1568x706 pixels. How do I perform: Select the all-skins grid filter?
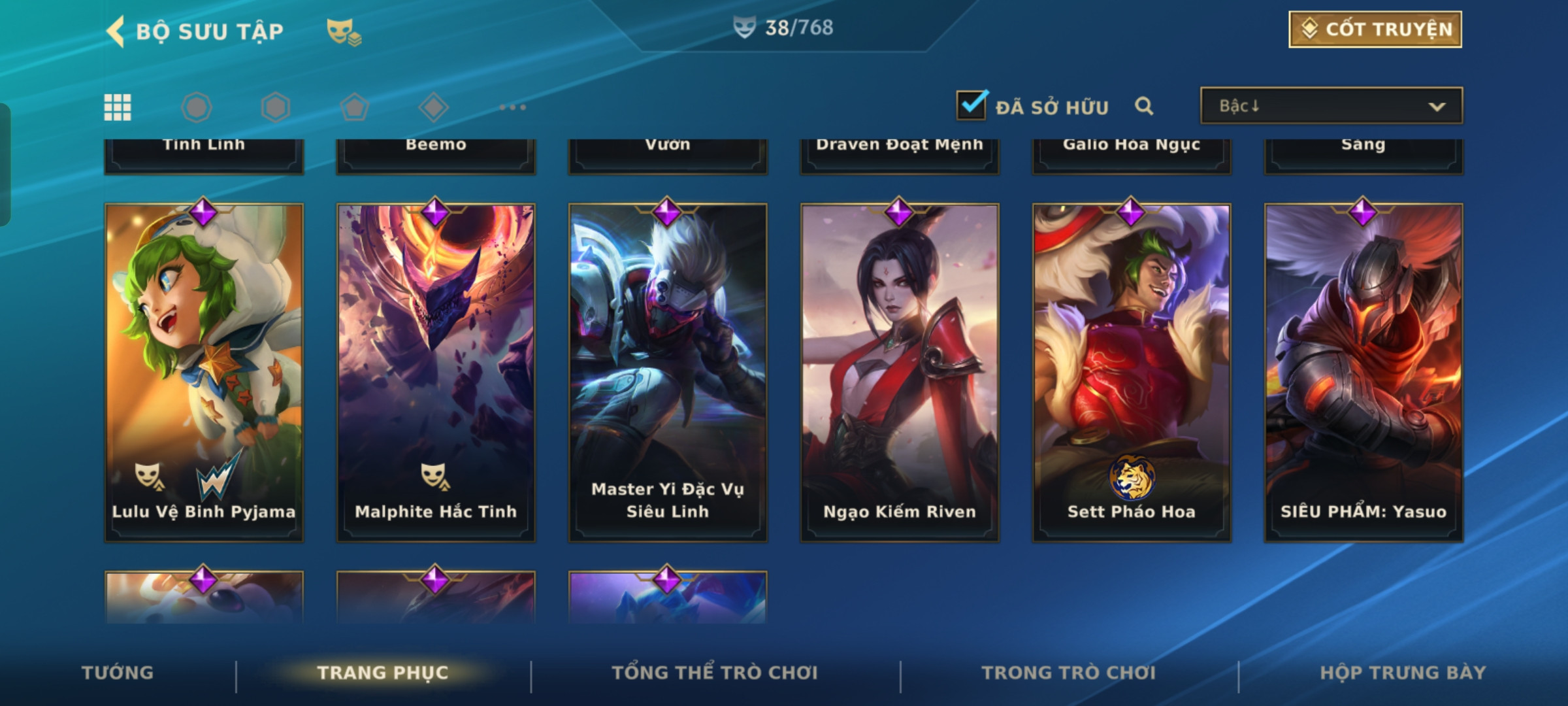pyautogui.click(x=118, y=107)
